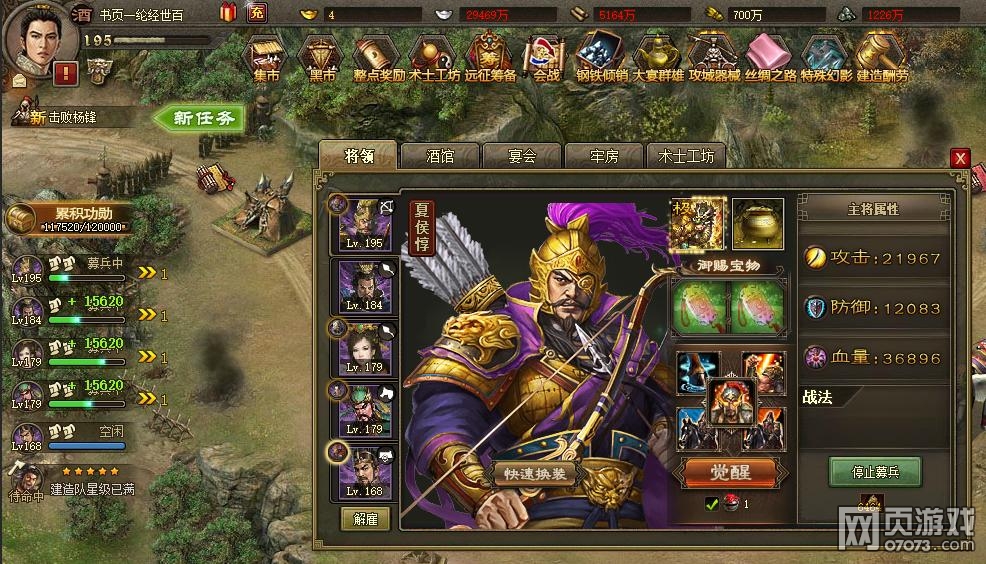The height and width of the screenshot is (564, 986).
Task: Activate the 觉醒 awaken button
Action: click(x=730, y=471)
